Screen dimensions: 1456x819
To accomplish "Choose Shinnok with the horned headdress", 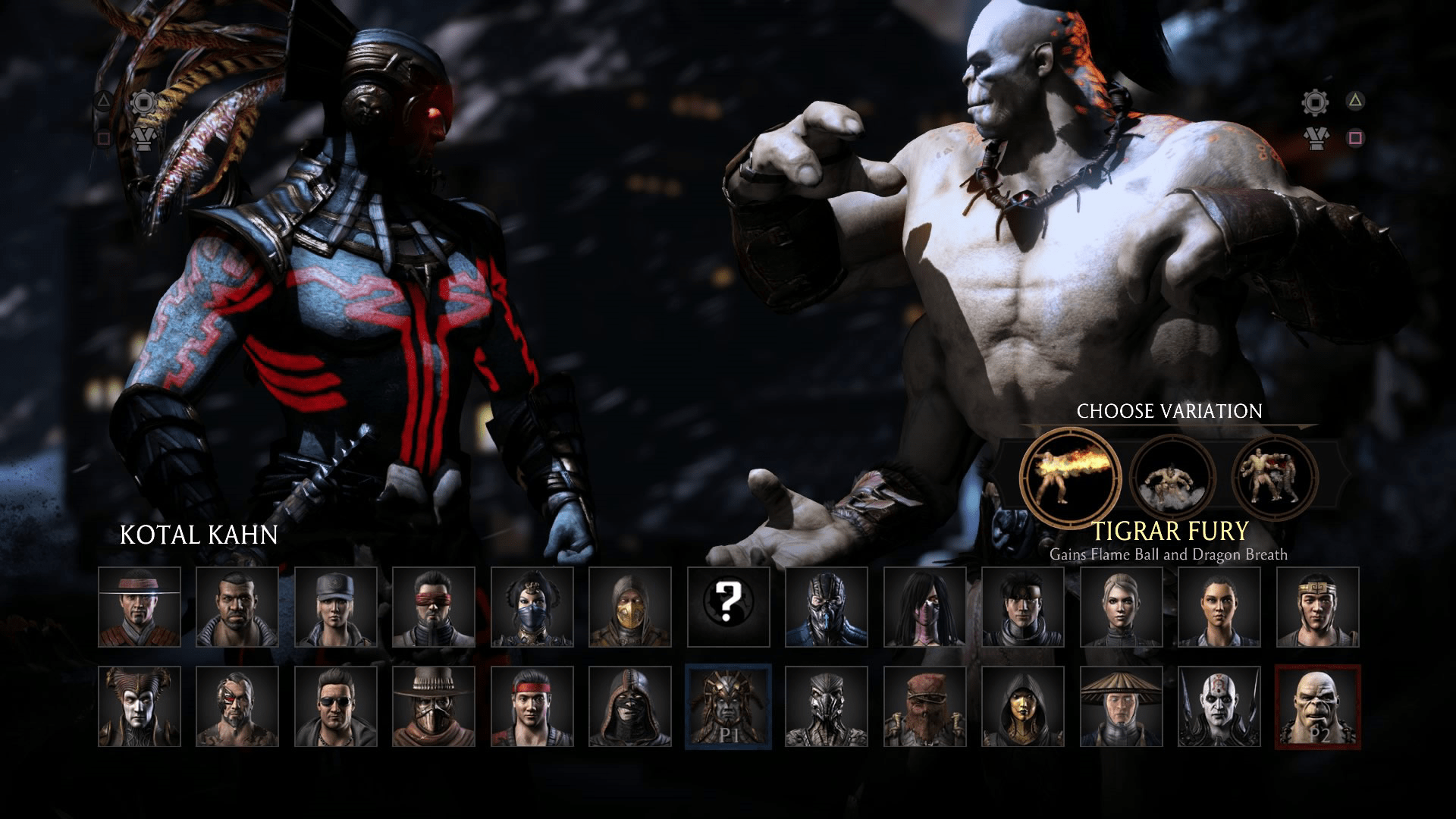I will [x=140, y=706].
